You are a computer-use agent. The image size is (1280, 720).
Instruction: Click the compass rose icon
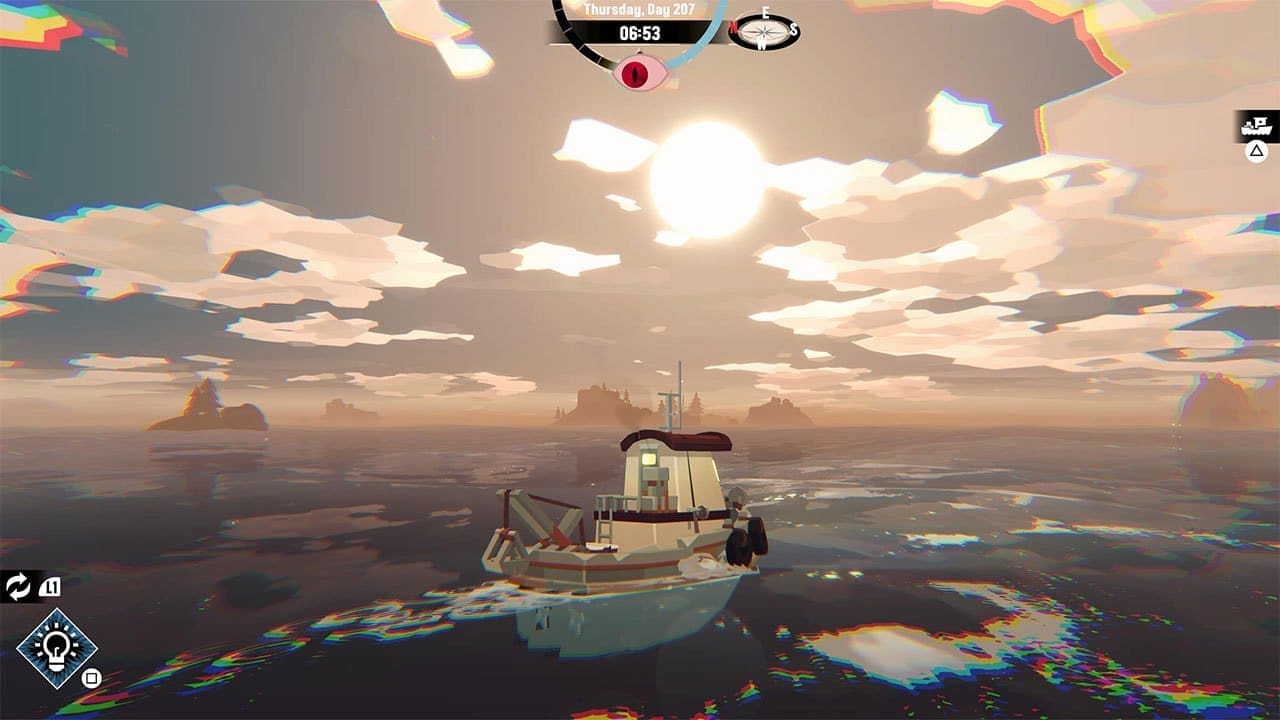[x=764, y=32]
